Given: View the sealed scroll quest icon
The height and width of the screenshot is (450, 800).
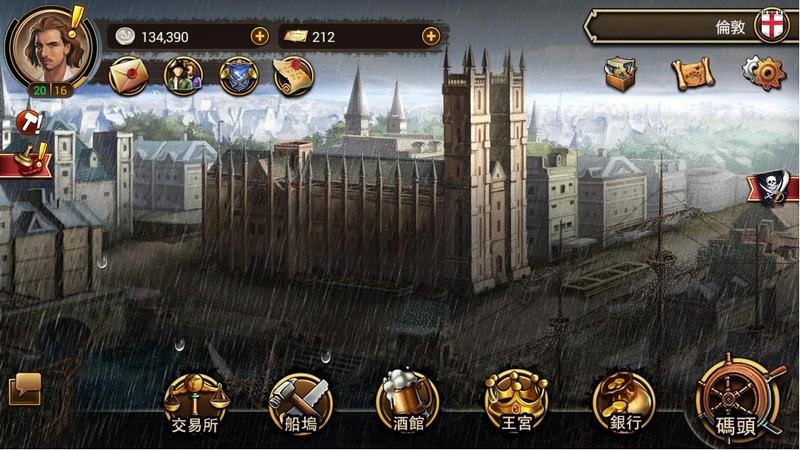Looking at the screenshot, I should click(x=293, y=76).
